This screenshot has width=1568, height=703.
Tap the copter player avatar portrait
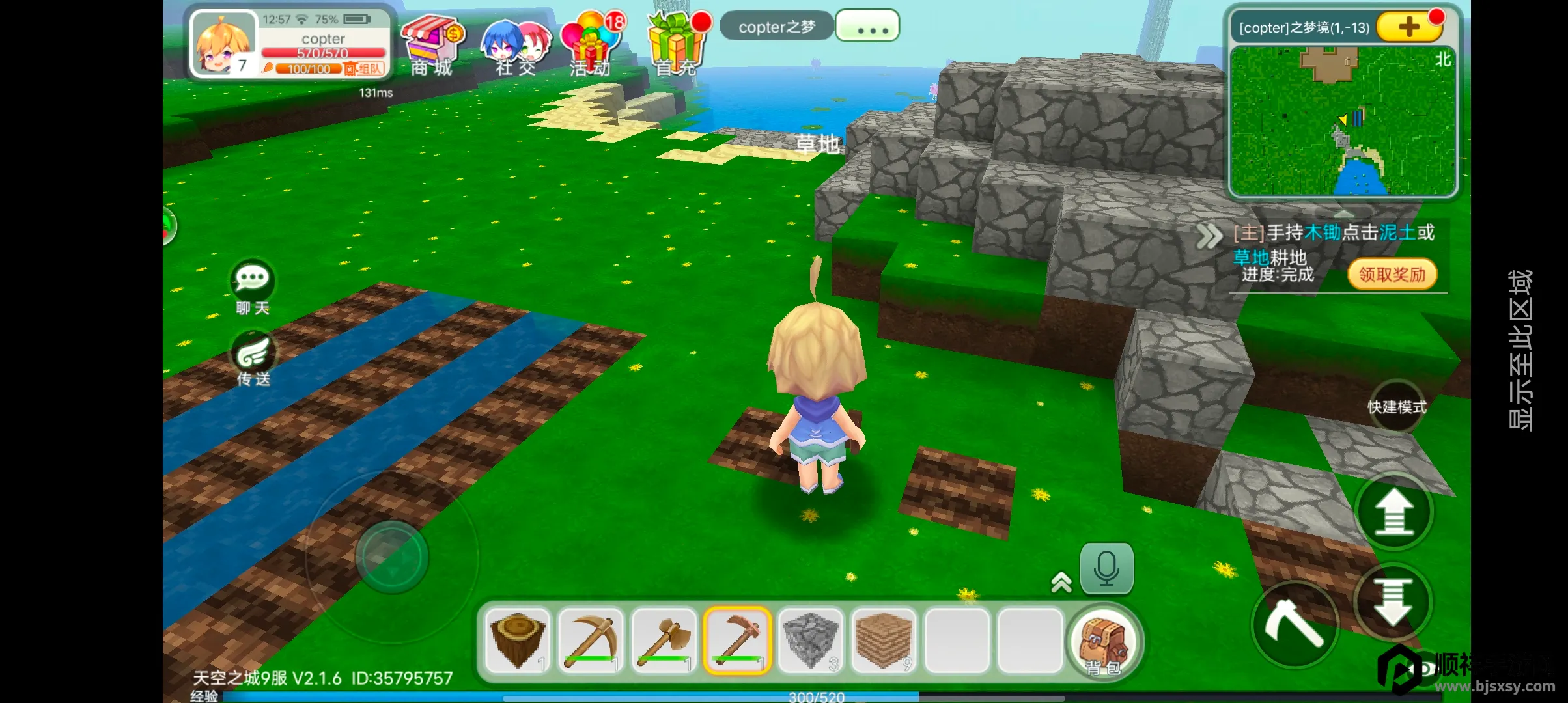(x=223, y=44)
